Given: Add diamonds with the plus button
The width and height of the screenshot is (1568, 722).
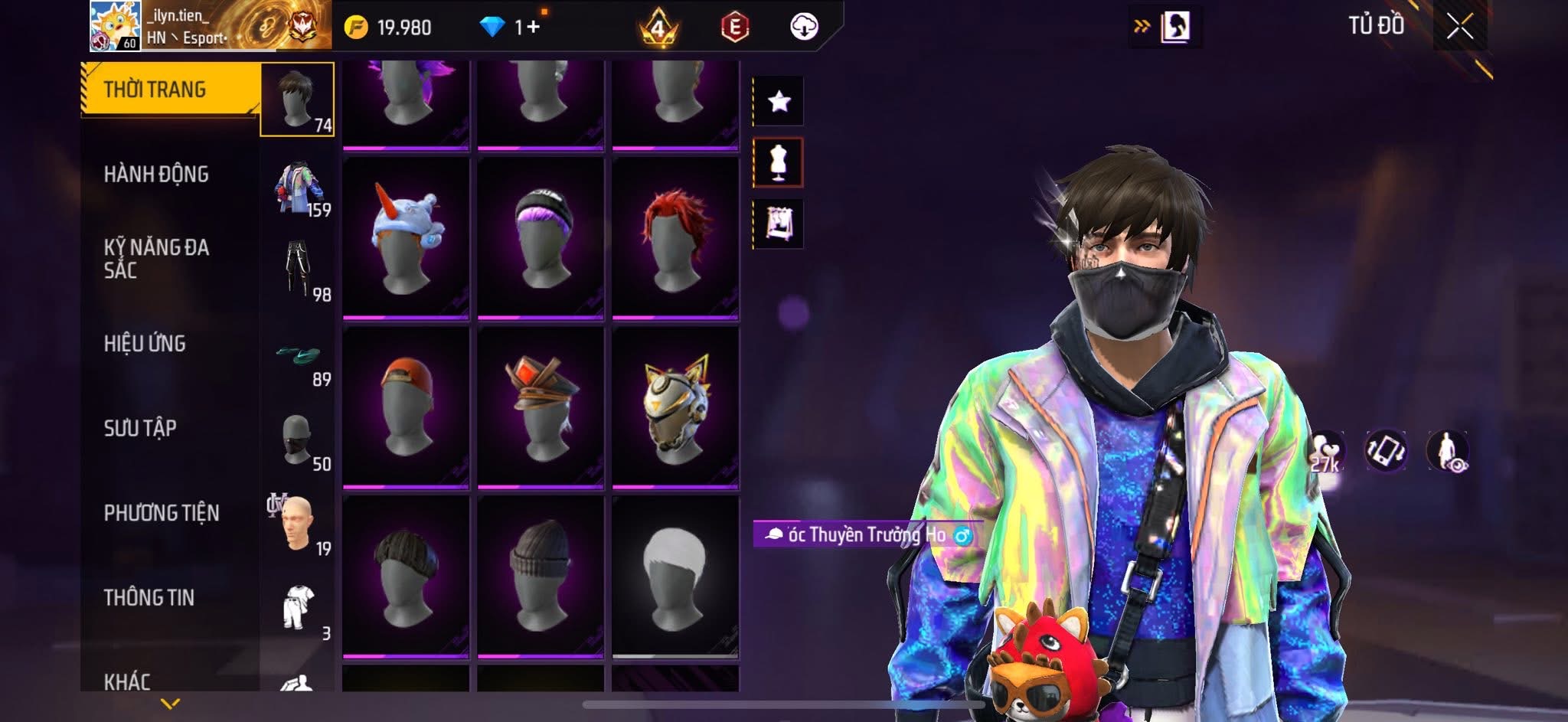Looking at the screenshot, I should tap(533, 28).
